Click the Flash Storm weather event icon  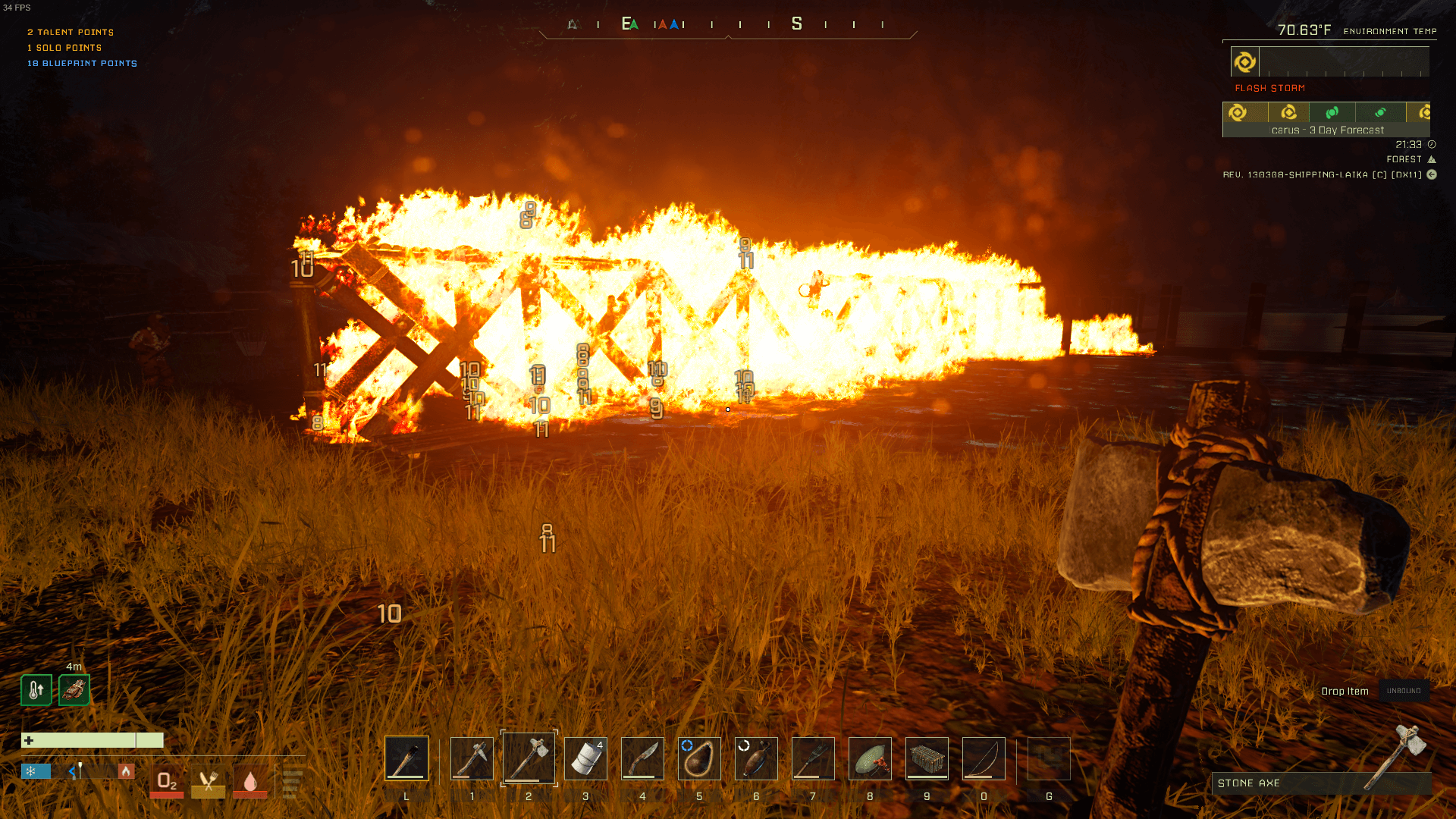(1245, 62)
